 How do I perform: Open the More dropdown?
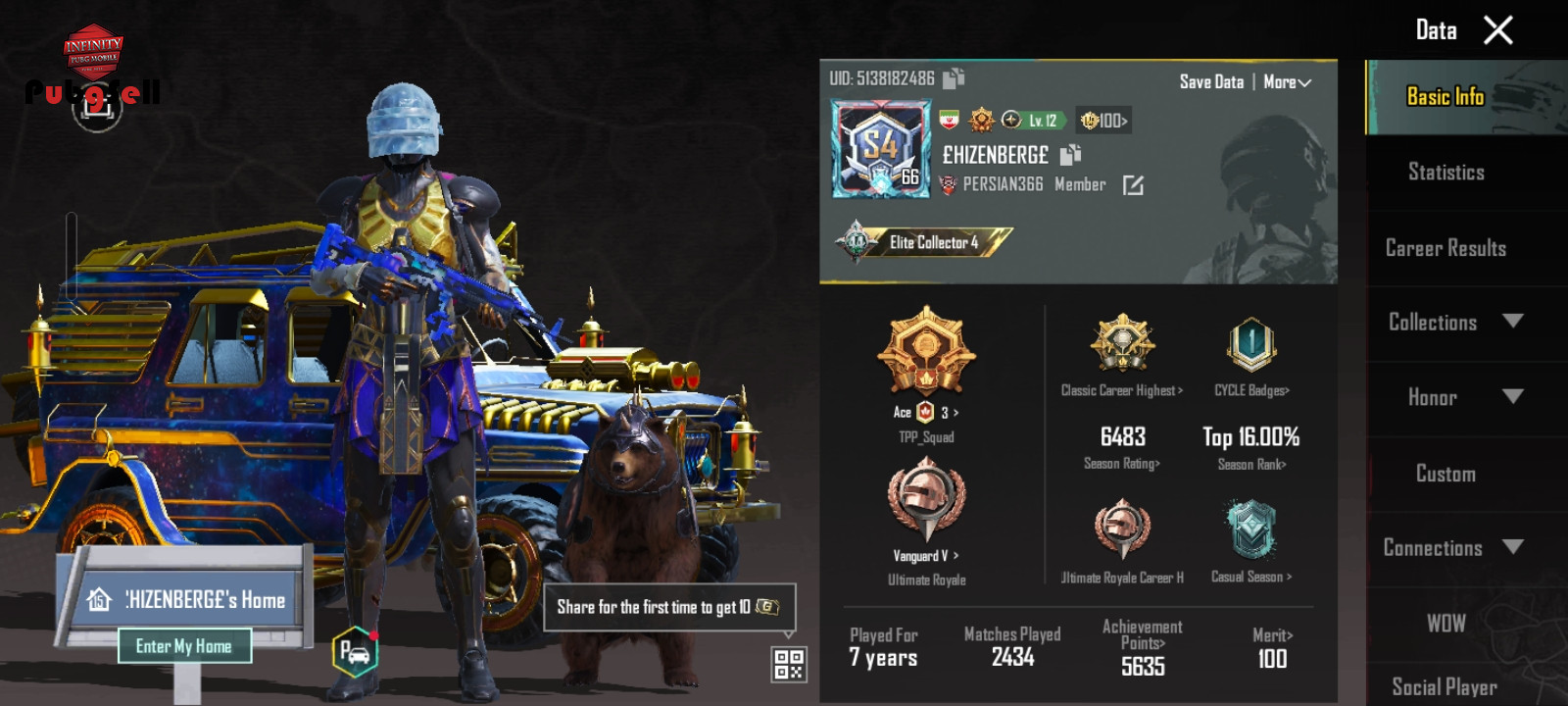pyautogui.click(x=1287, y=82)
